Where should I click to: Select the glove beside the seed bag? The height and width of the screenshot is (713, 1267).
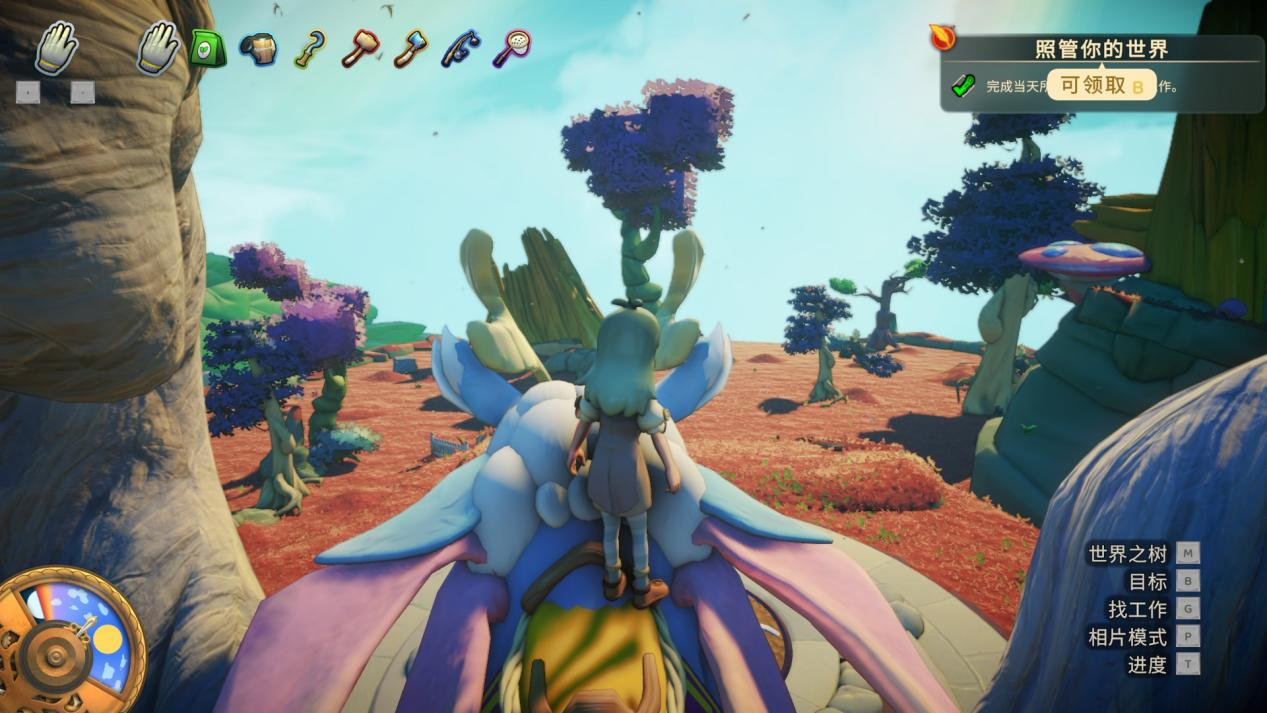(x=157, y=46)
